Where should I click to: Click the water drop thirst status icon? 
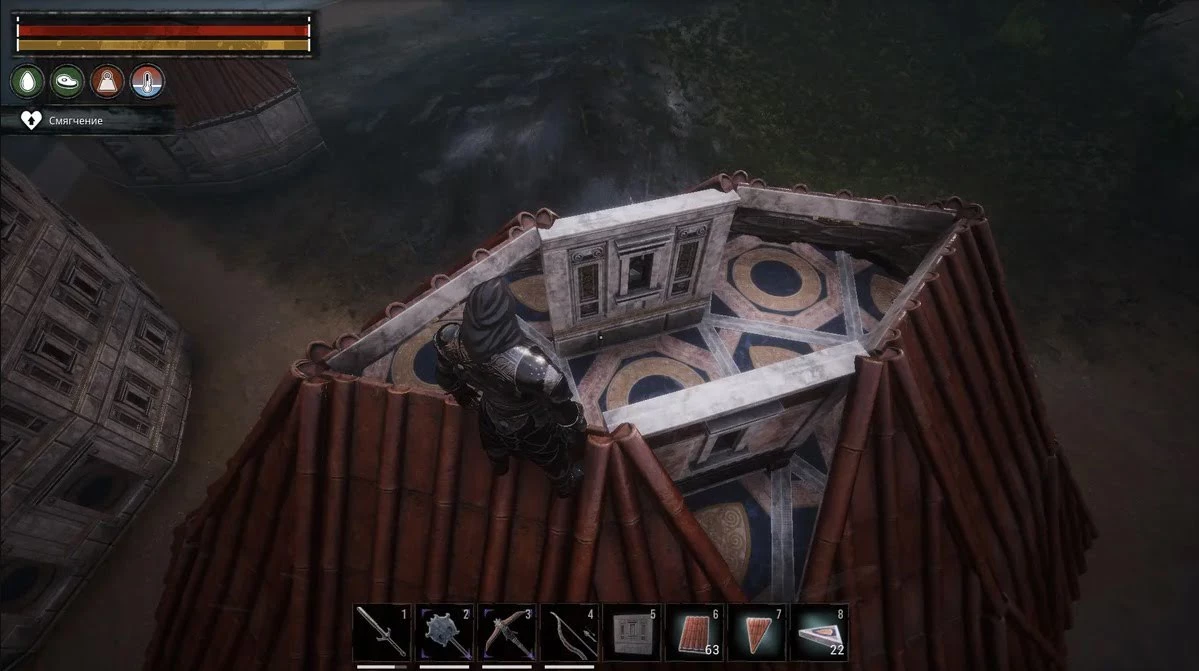point(27,81)
